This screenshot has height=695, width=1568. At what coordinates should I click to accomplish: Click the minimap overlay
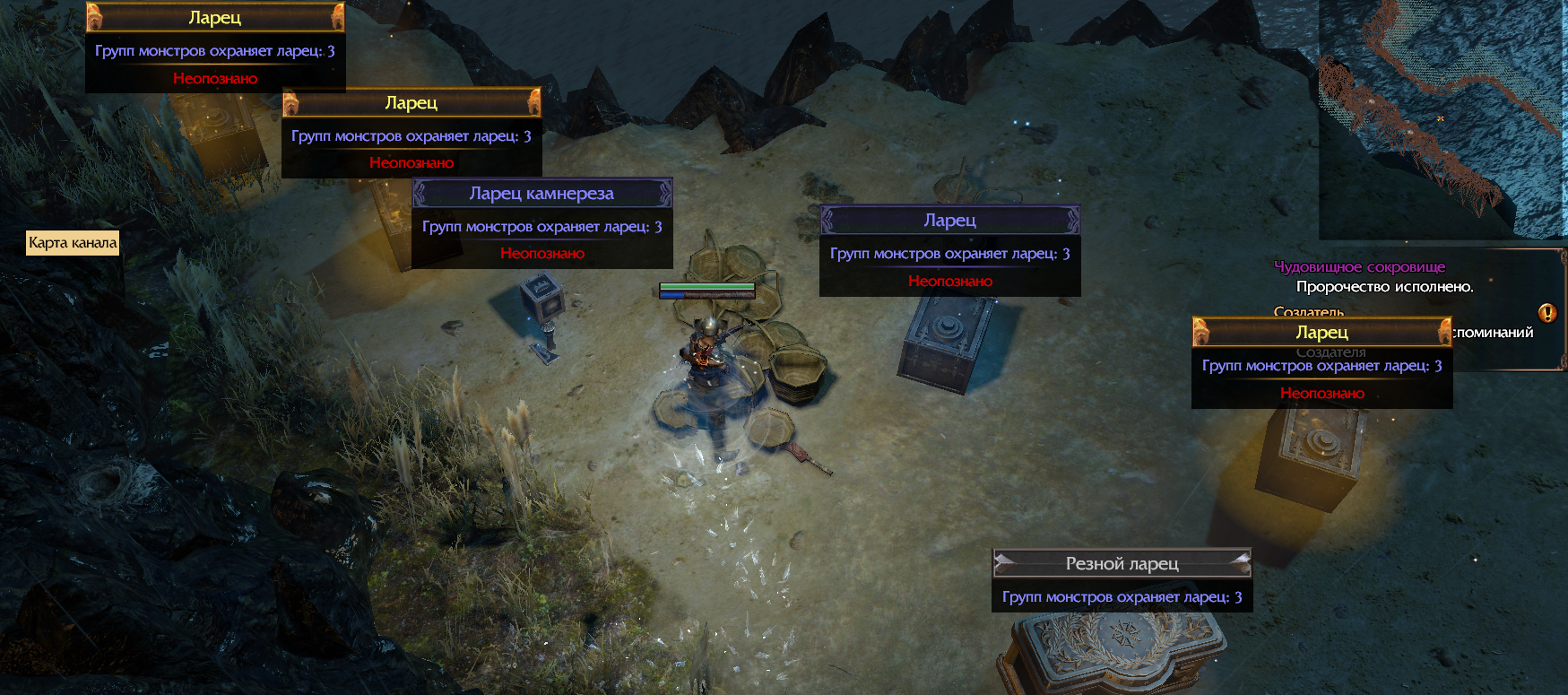click(x=1442, y=118)
